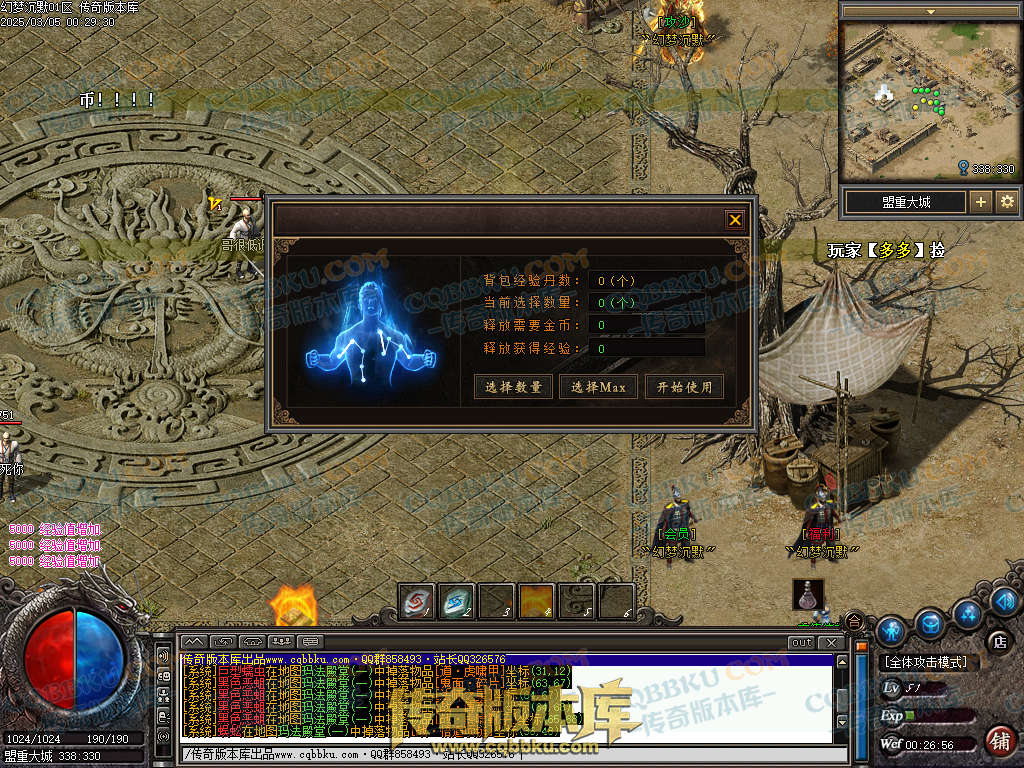This screenshot has height=768, width=1024.
Task: Use the teal swirl skill in slot 2
Action: 457,601
